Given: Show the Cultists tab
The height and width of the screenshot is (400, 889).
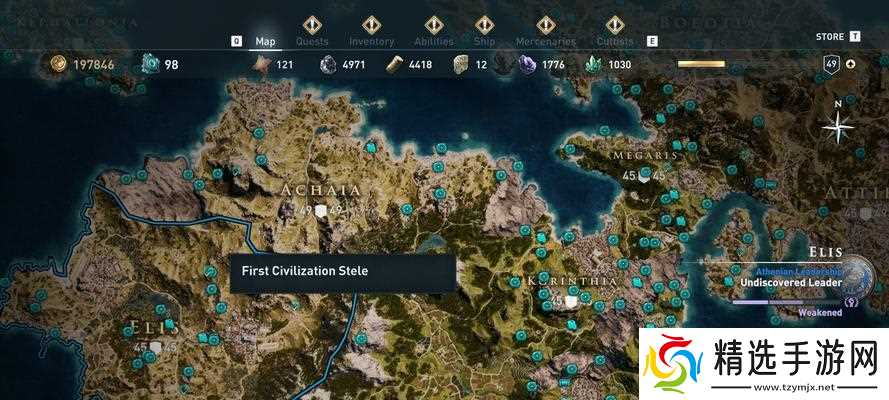Looking at the screenshot, I should pos(614,41).
